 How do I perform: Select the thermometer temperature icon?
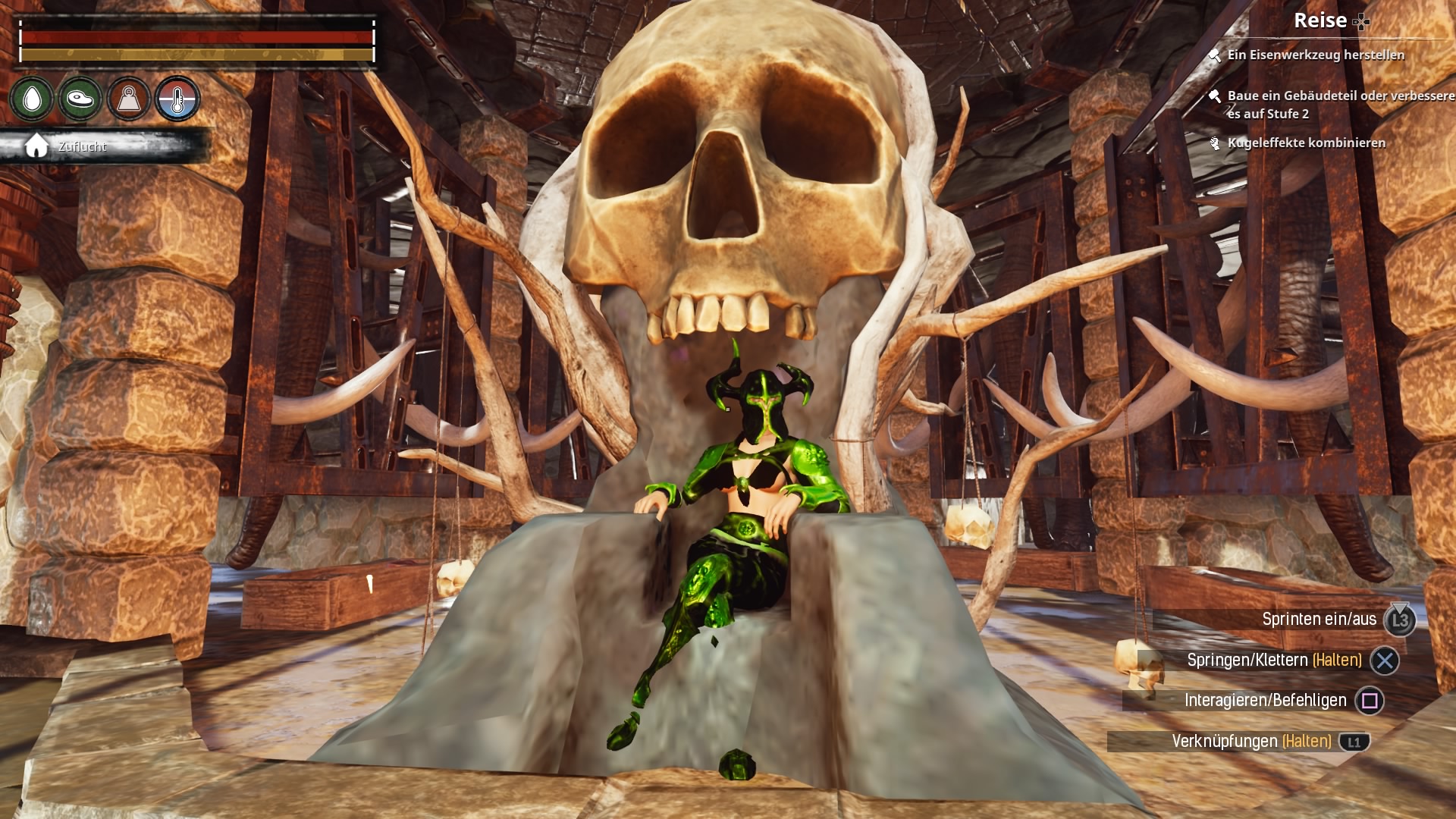pos(177,99)
